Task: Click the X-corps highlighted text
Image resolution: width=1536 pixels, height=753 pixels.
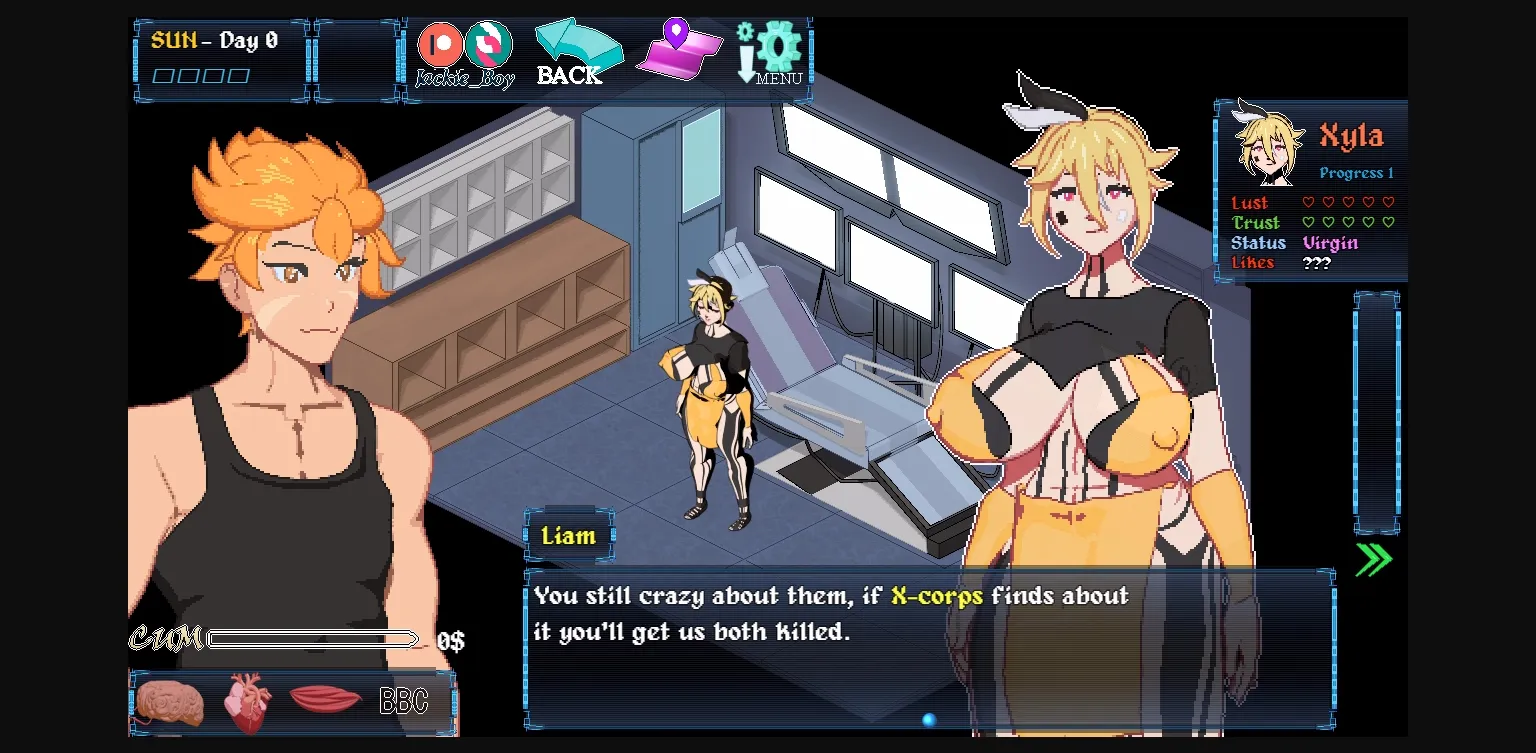Action: coord(938,596)
